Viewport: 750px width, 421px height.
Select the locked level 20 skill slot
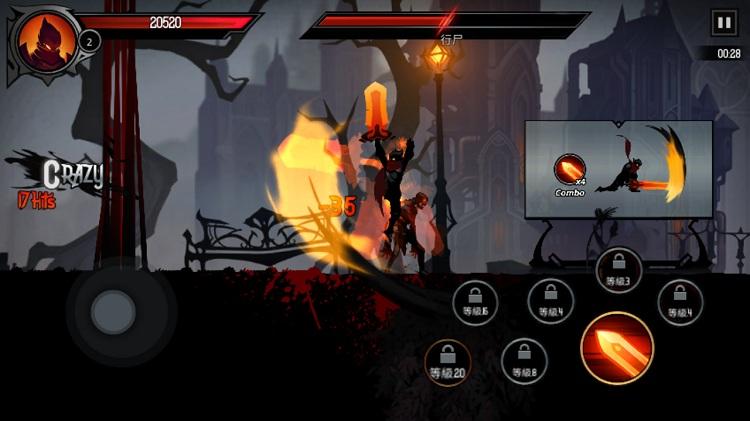click(x=448, y=362)
